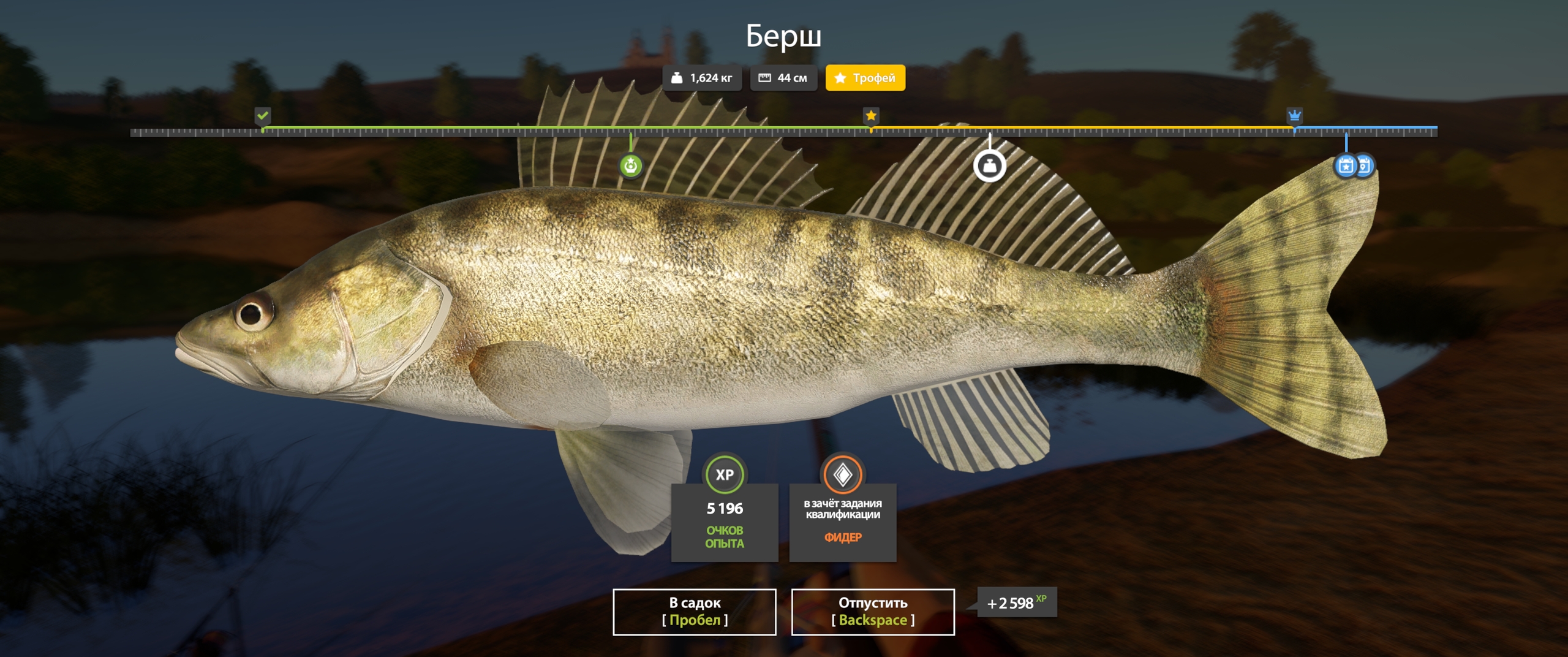Click the green XP experience points icon

point(725,474)
